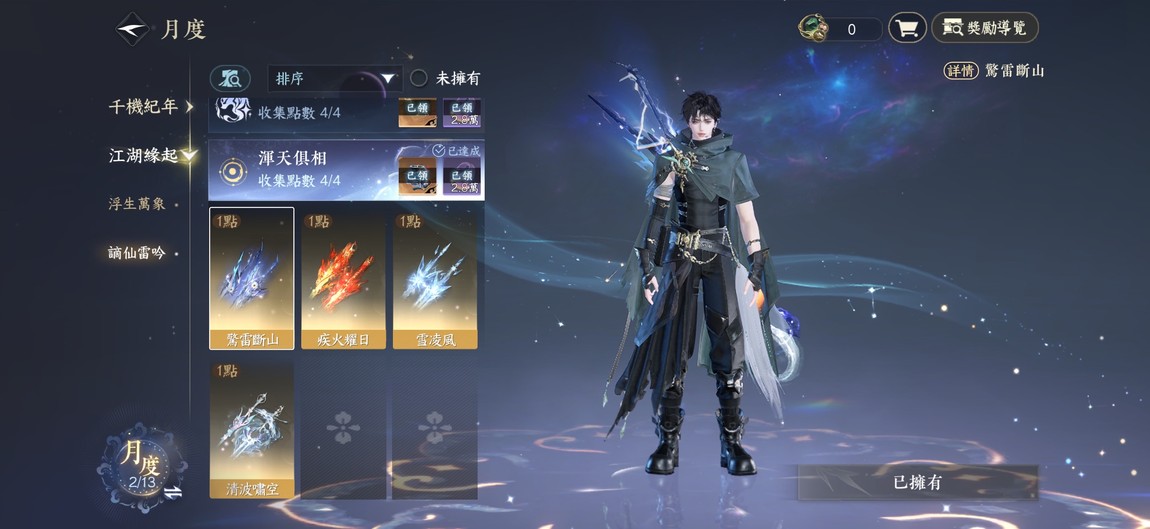Select the 渾天俱相 collection row
The width and height of the screenshot is (1150, 529).
click(300, 169)
